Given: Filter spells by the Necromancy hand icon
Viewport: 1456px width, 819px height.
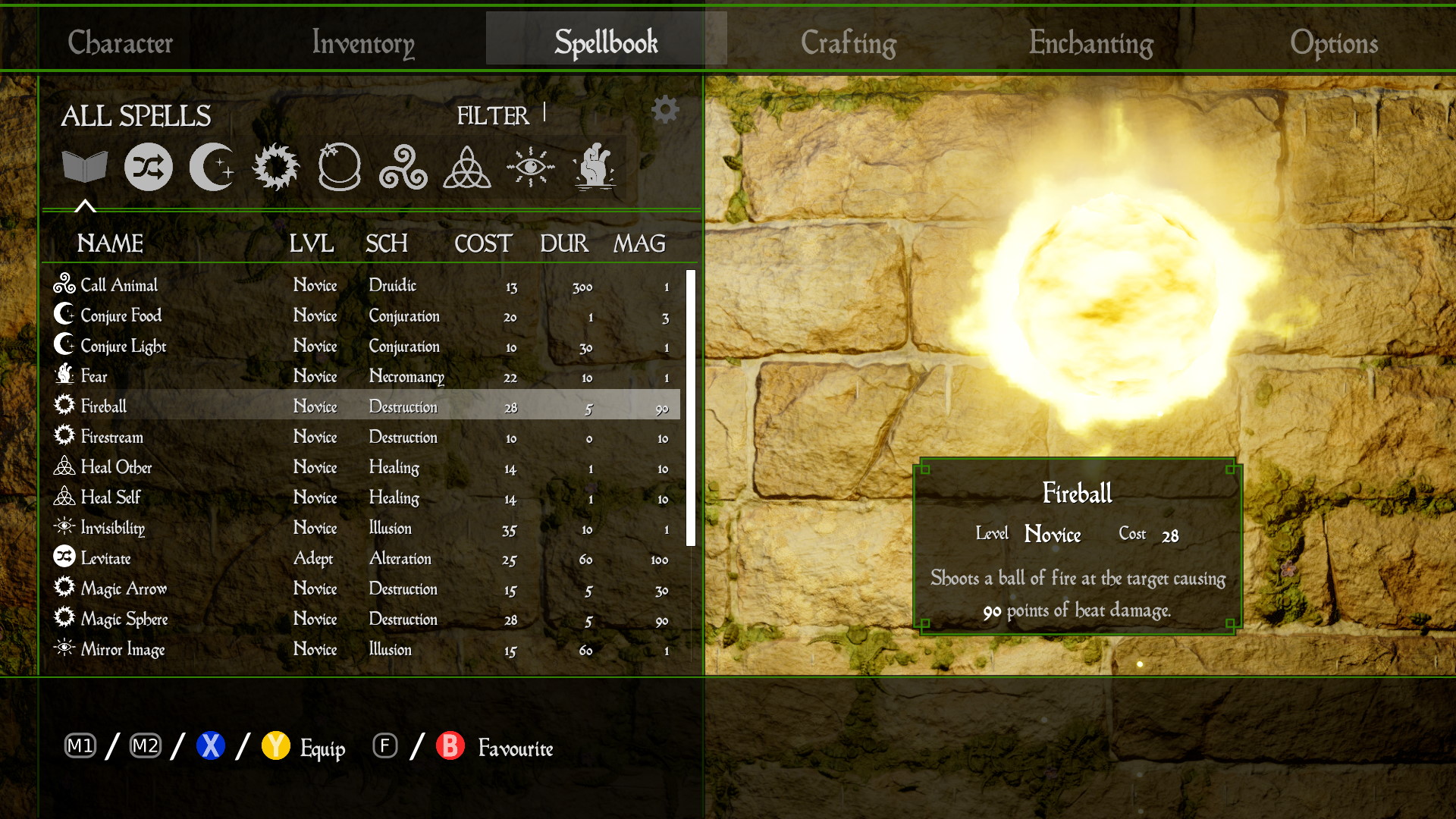Looking at the screenshot, I should point(595,167).
